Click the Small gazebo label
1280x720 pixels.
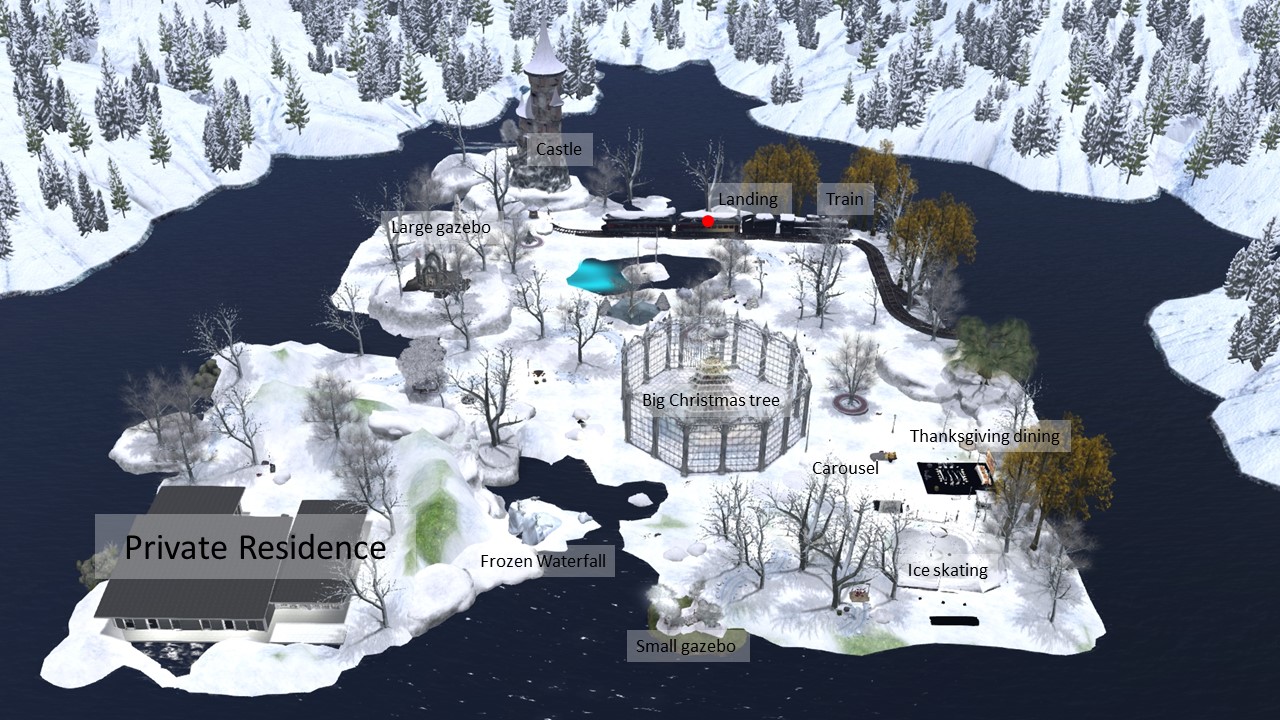[x=686, y=646]
